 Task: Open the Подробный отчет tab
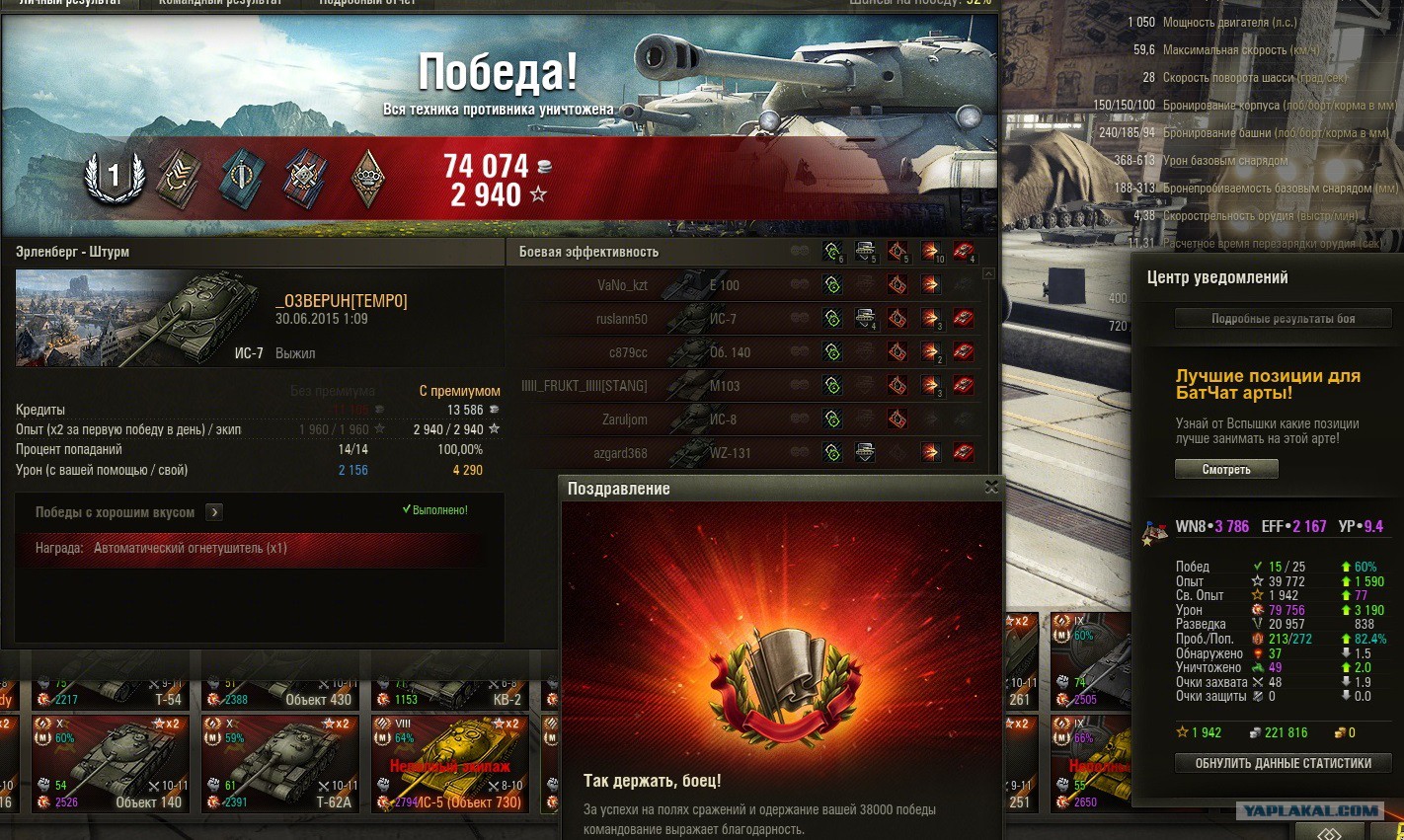tap(367, 3)
